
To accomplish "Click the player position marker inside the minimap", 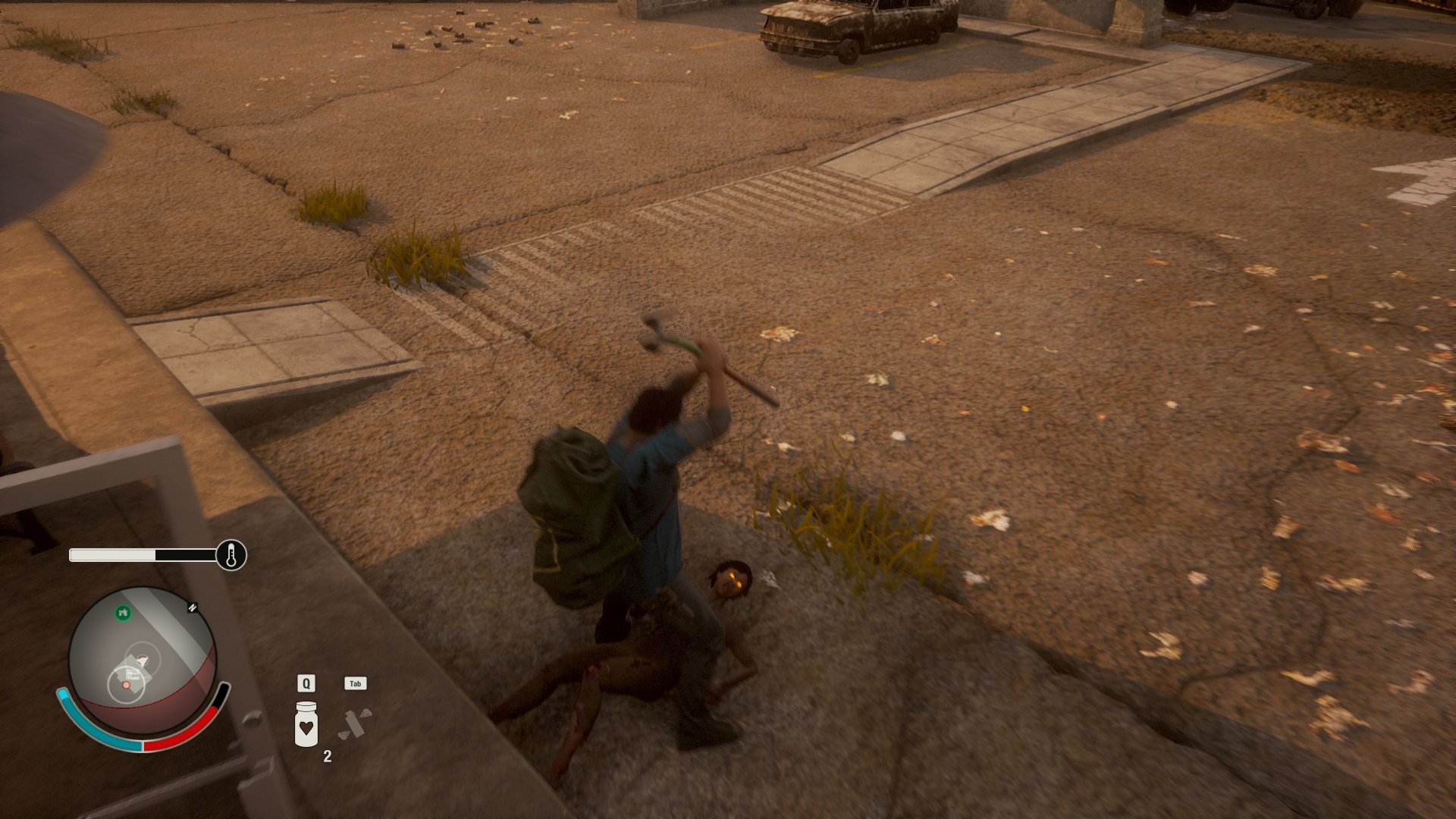I will point(143,660).
